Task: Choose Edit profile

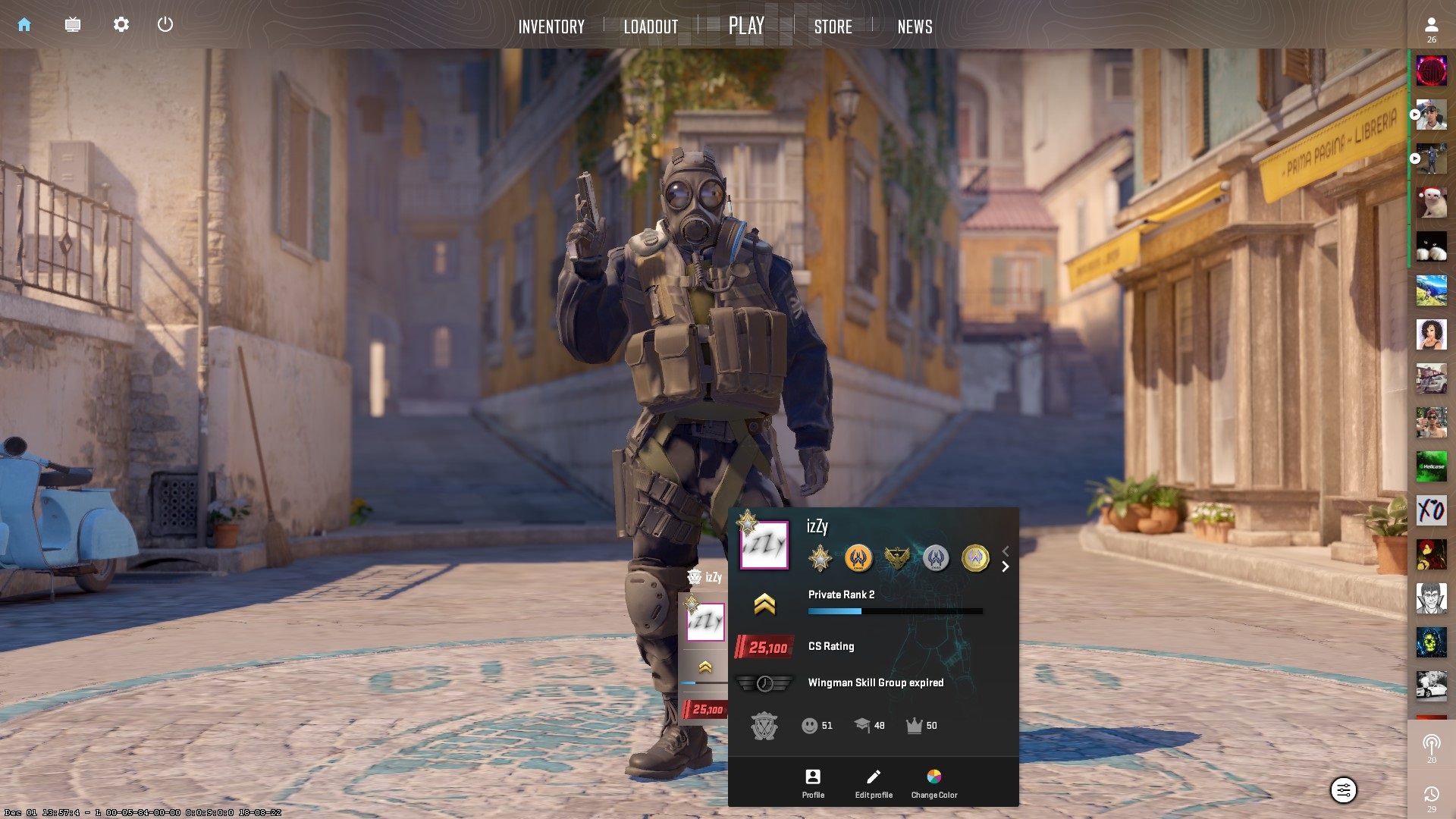Action: (874, 783)
